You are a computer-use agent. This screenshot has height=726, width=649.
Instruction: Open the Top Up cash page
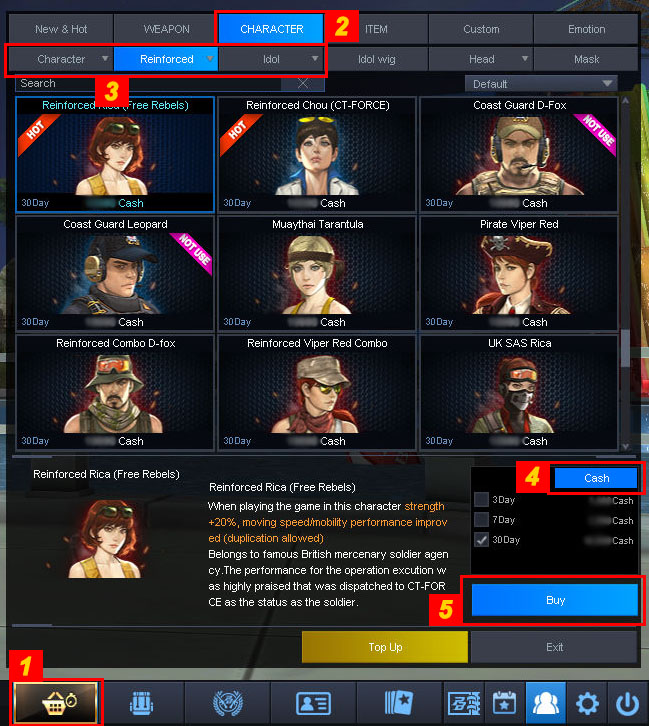tap(385, 647)
